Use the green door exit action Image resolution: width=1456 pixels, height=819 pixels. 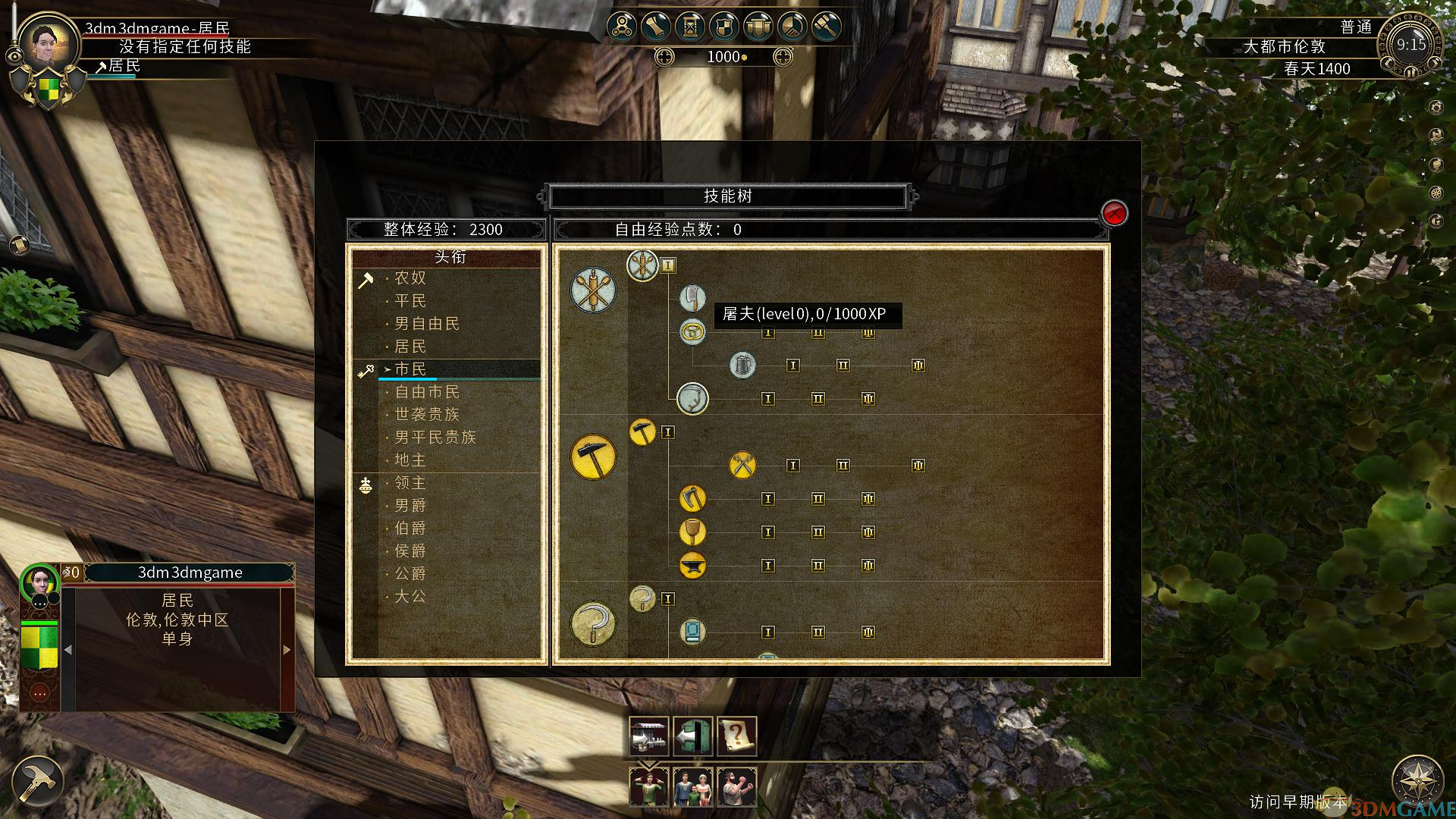(x=692, y=736)
